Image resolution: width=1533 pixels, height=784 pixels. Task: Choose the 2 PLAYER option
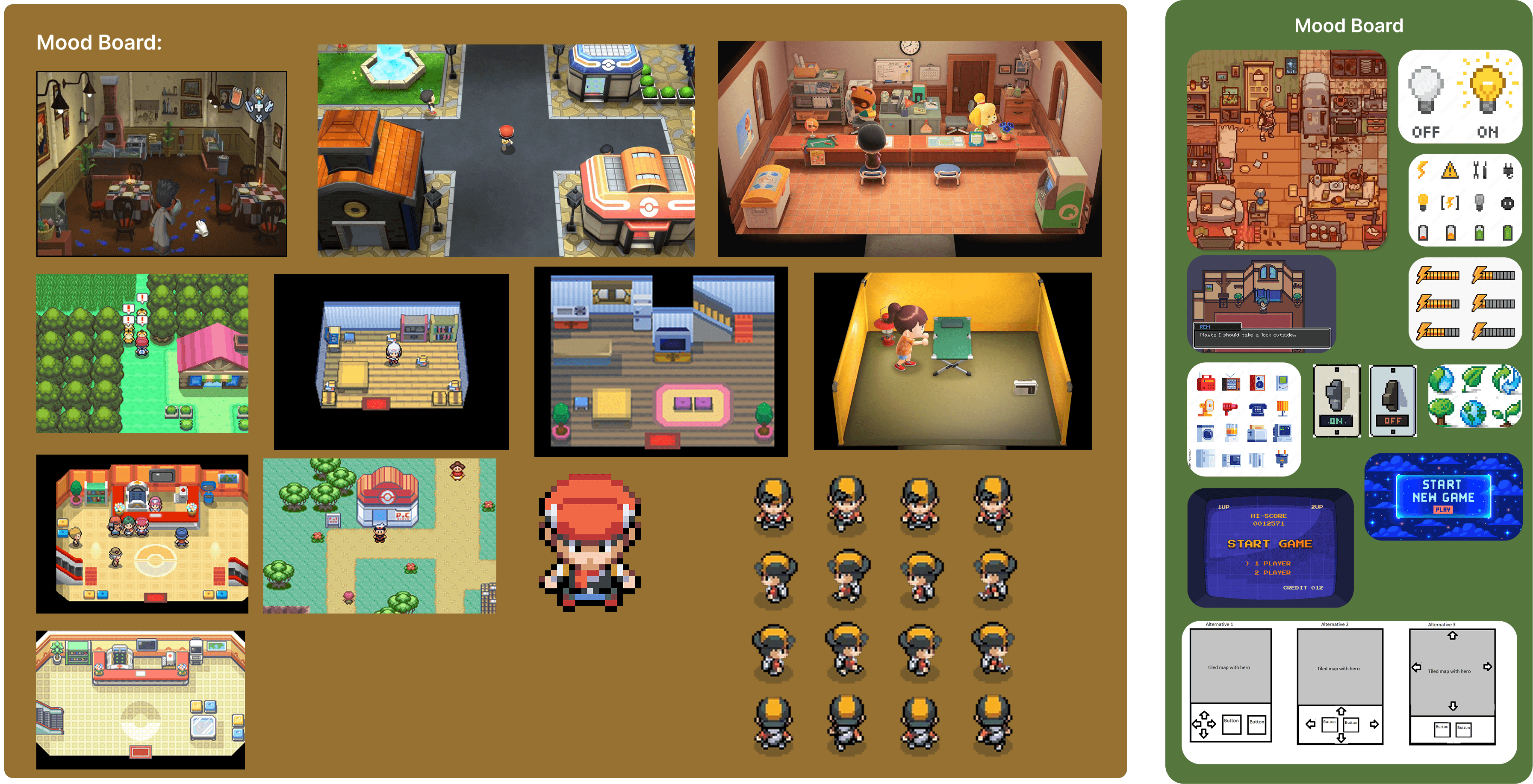[1272, 573]
